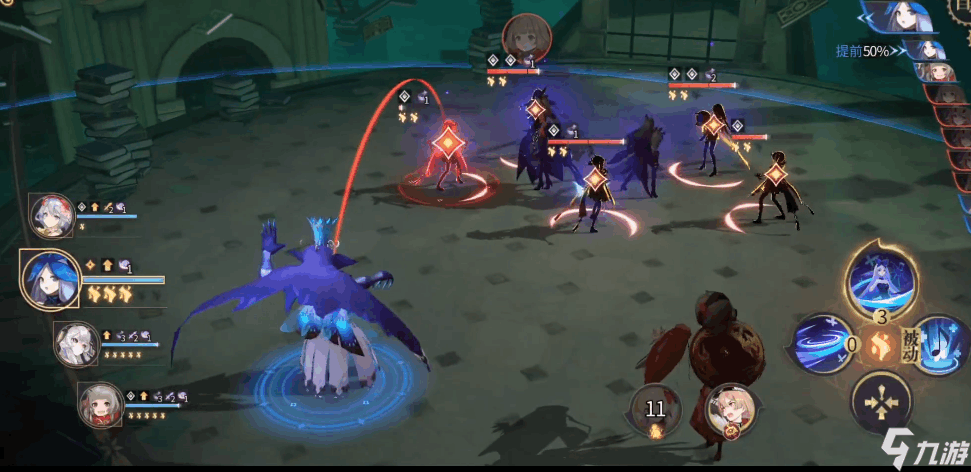Tap the converging arrows skill button
Image resolution: width=971 pixels, height=472 pixels.
(881, 403)
